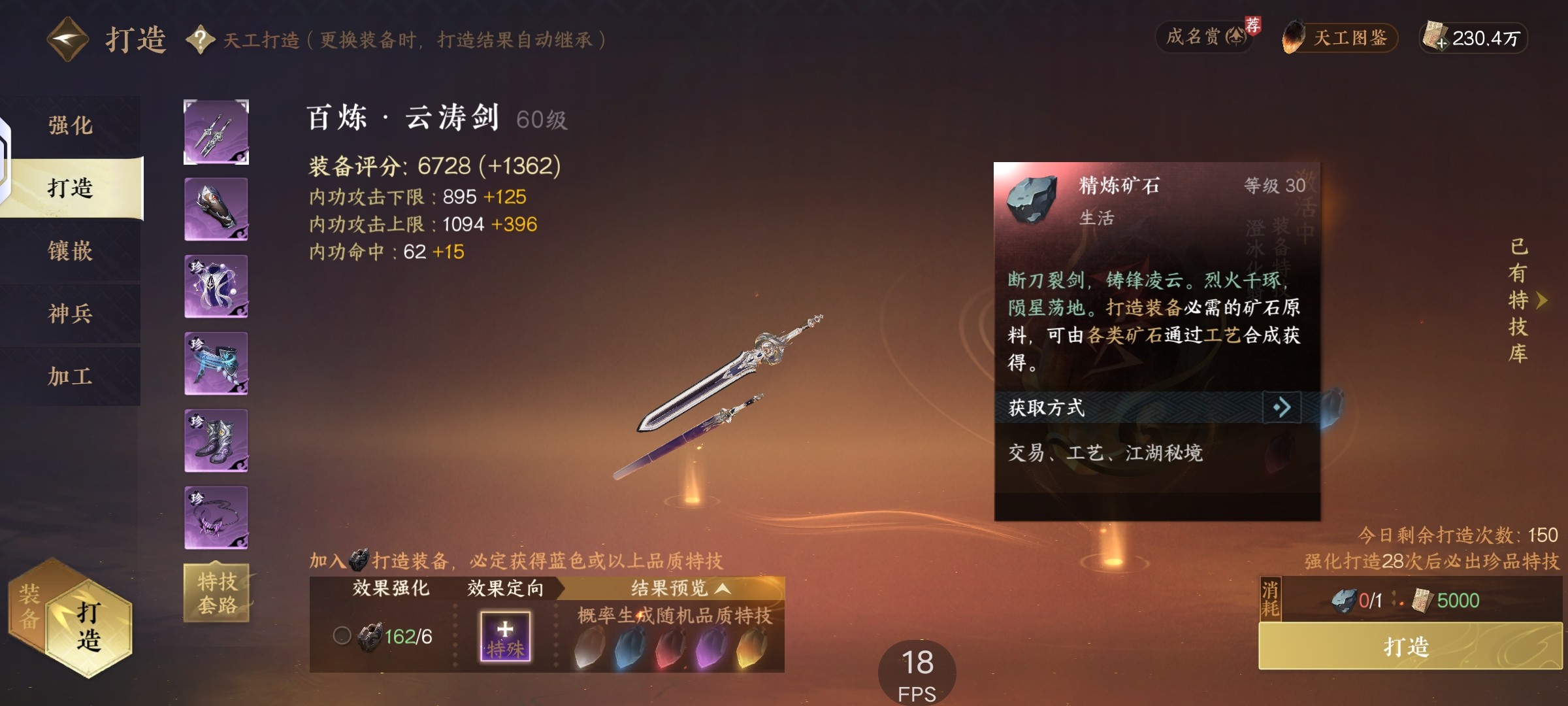1568x706 pixels.
Task: Switch to the 强化 tab
Action: pyautogui.click(x=71, y=126)
